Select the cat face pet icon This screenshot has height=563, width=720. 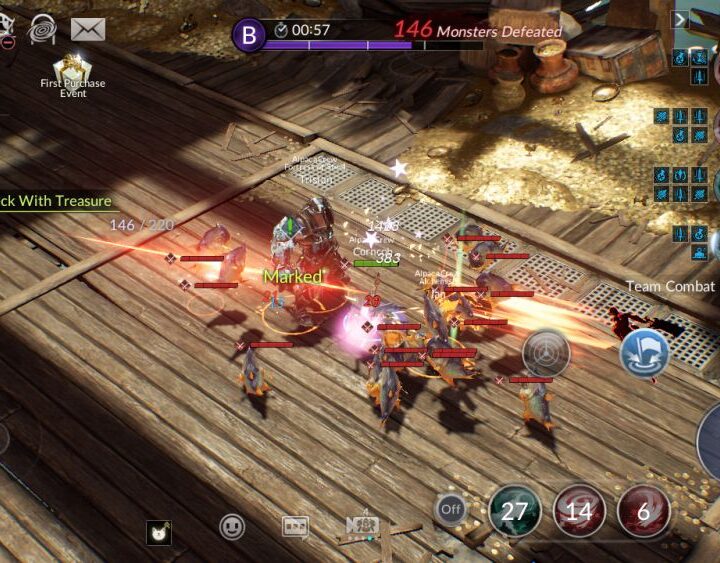point(158,533)
